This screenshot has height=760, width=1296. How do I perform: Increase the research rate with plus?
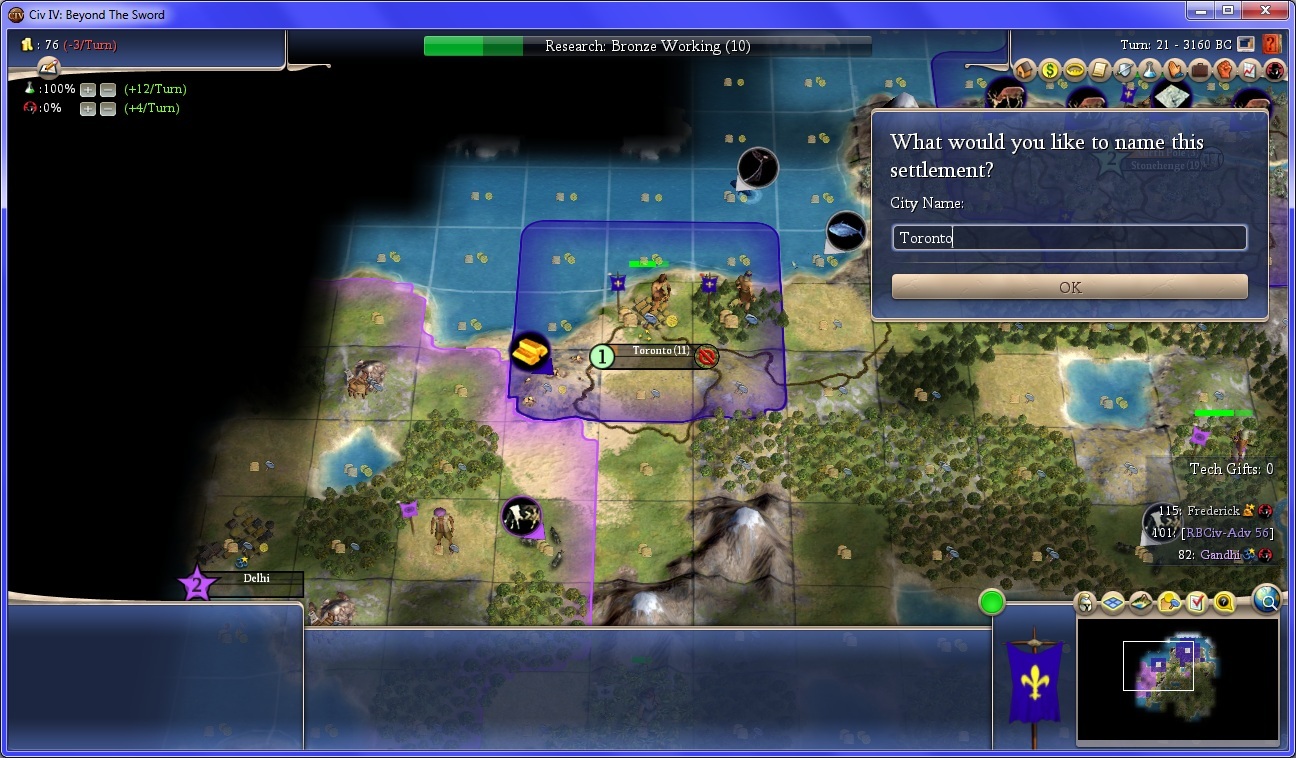click(88, 89)
